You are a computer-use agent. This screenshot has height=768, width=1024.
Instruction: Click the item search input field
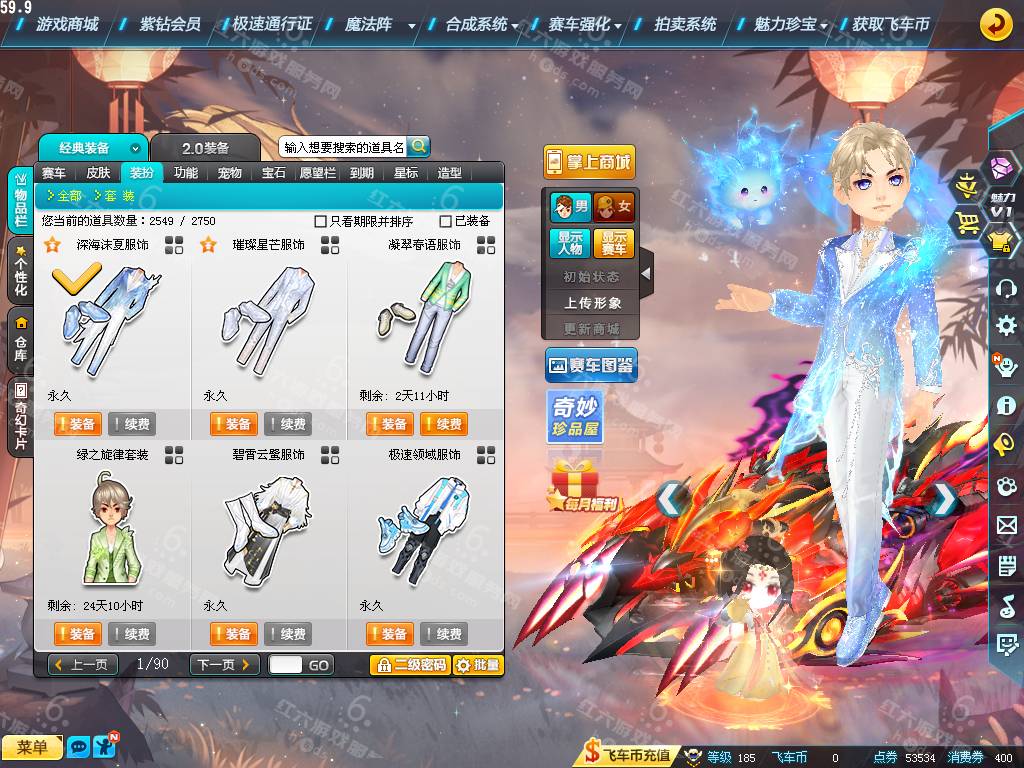pyautogui.click(x=343, y=147)
